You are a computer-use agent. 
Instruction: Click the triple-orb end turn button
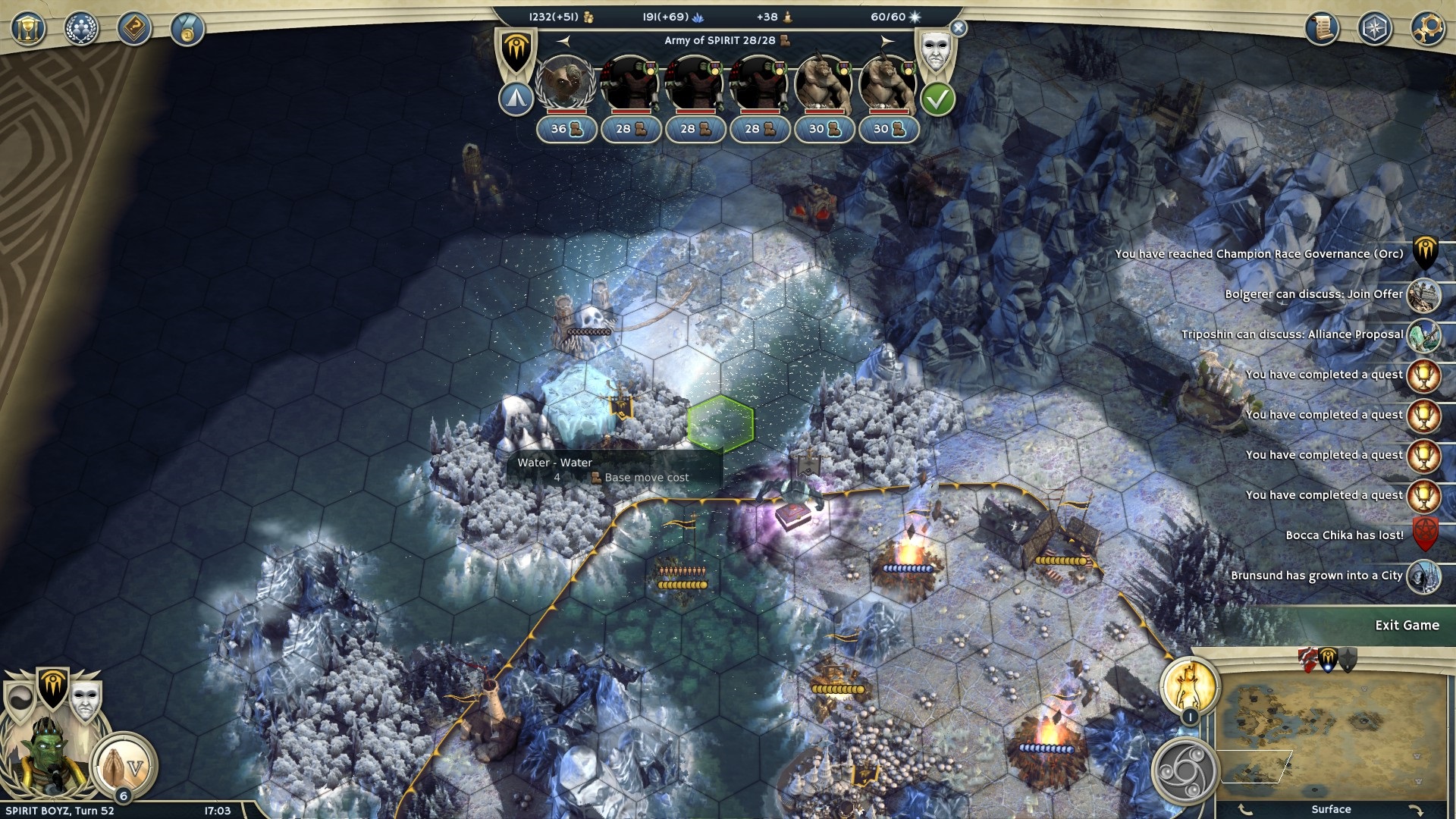coord(1184,772)
